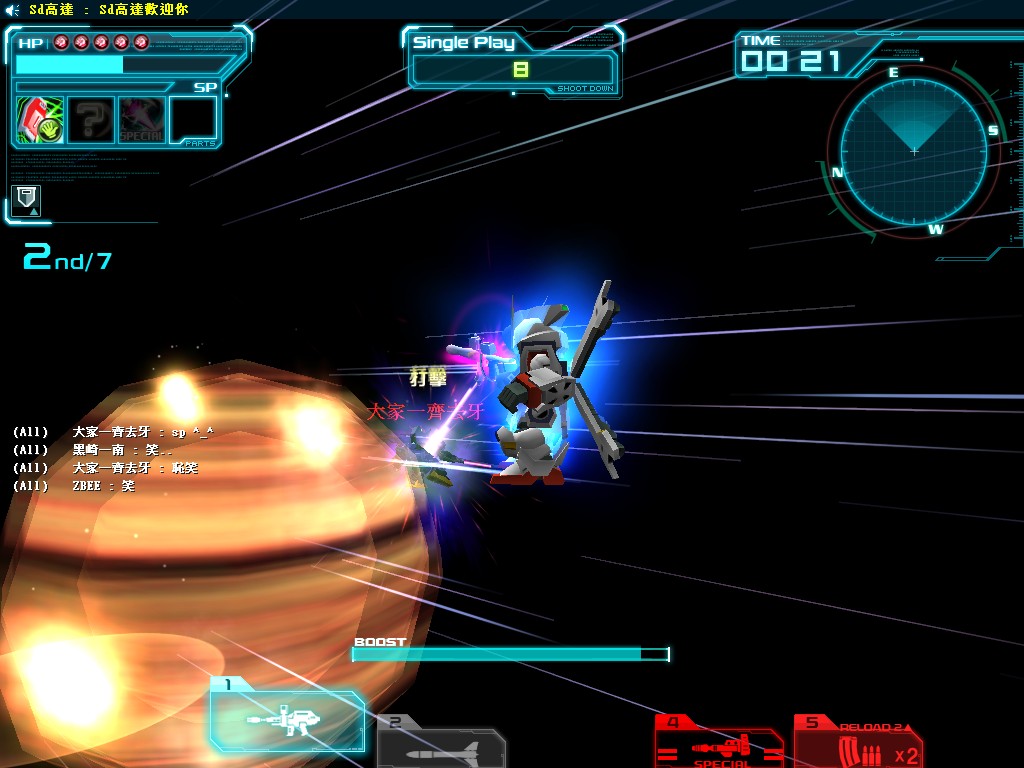Click the speaker icon beside the announcement
Screen dimensions: 1024x768
tap(13, 9)
